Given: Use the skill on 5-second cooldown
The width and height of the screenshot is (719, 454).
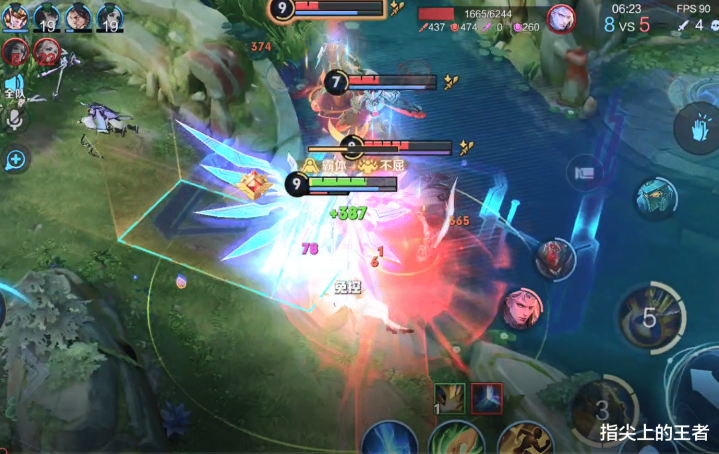Looking at the screenshot, I should pyautogui.click(x=650, y=319).
